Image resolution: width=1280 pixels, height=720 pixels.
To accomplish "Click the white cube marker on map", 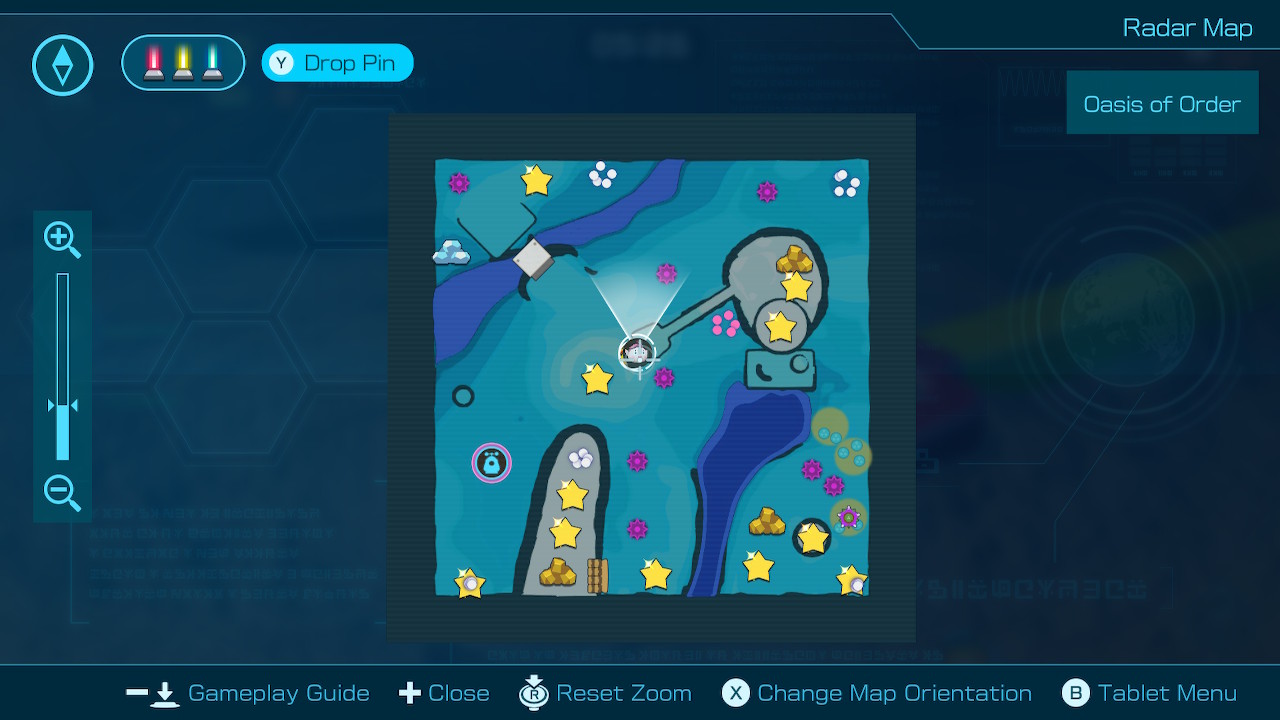I will [x=533, y=260].
